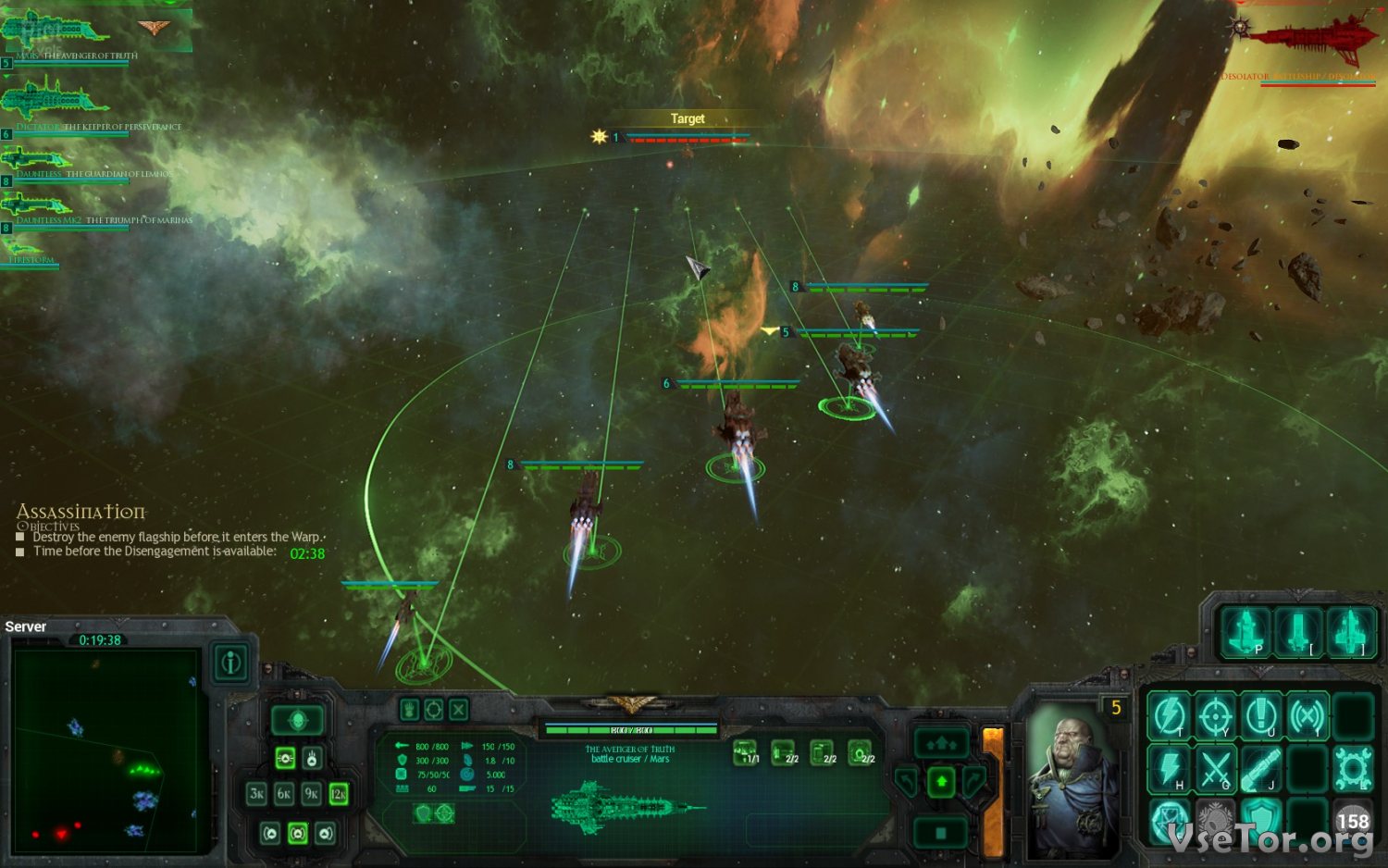Screen dimensions: 1388x868
Task: Open the info panel button
Action: 230,663
